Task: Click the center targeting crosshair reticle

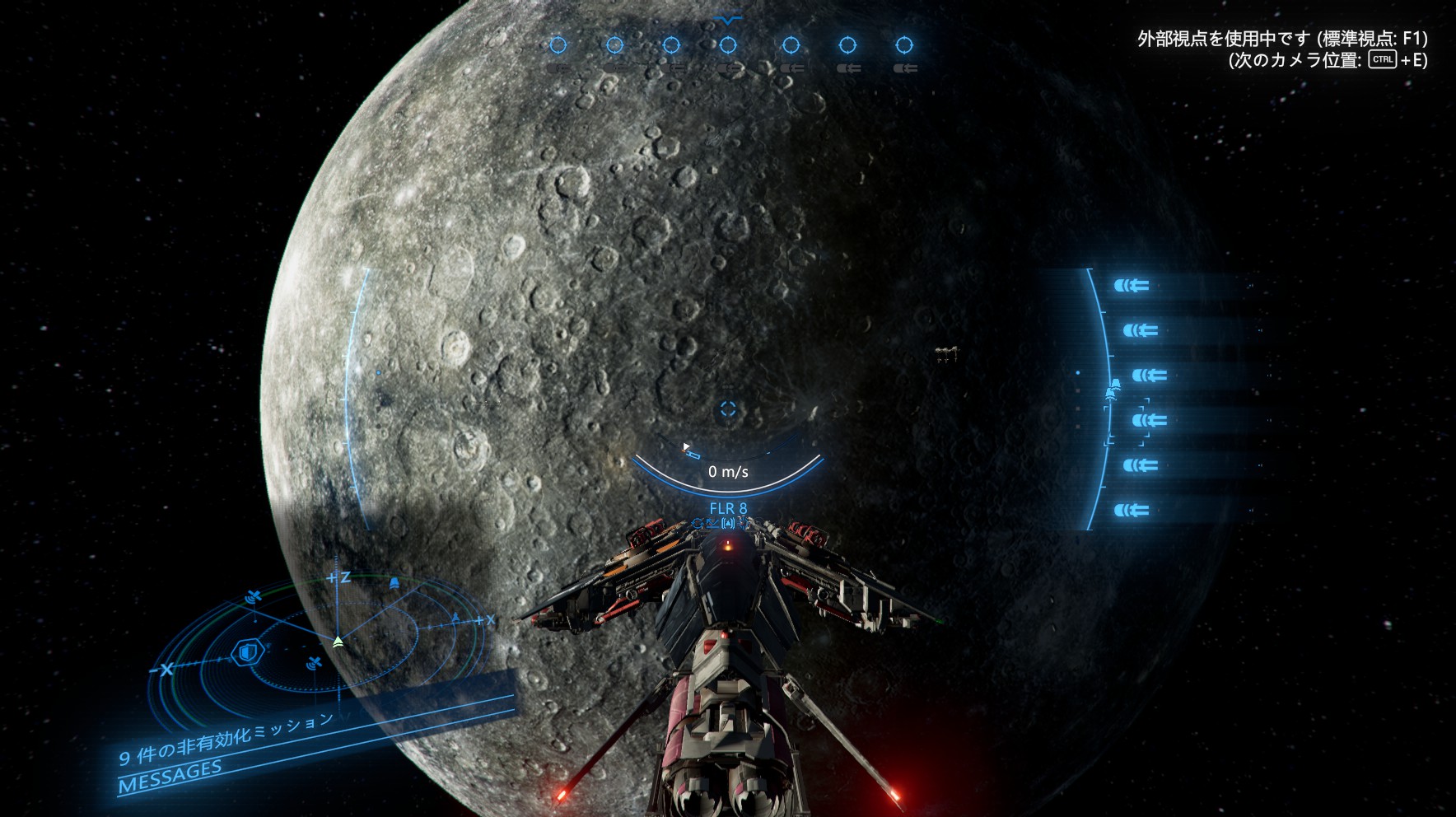Action: pyautogui.click(x=727, y=408)
